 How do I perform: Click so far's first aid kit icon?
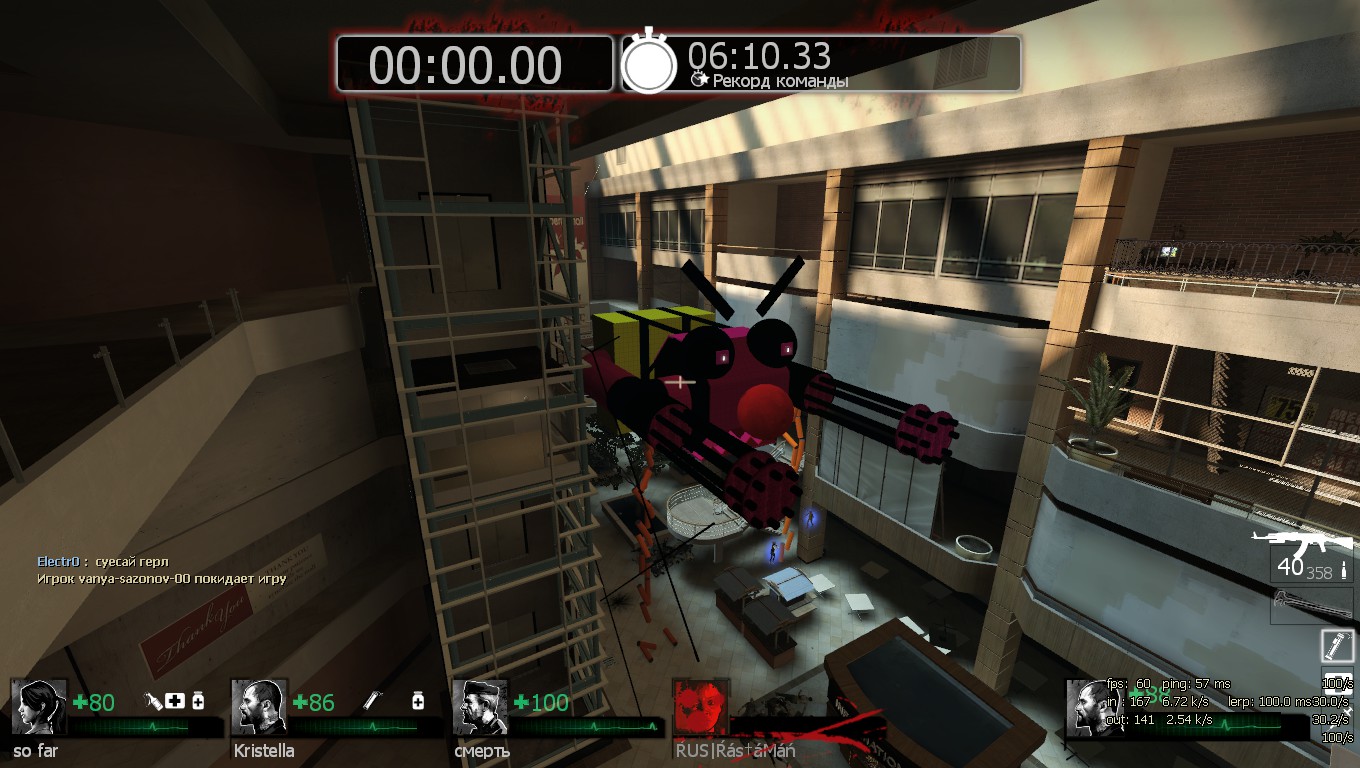tap(176, 702)
